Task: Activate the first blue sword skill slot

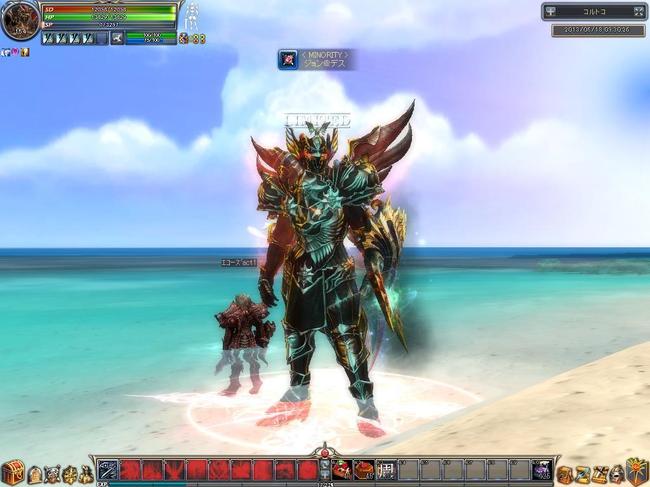Action: 108,469
